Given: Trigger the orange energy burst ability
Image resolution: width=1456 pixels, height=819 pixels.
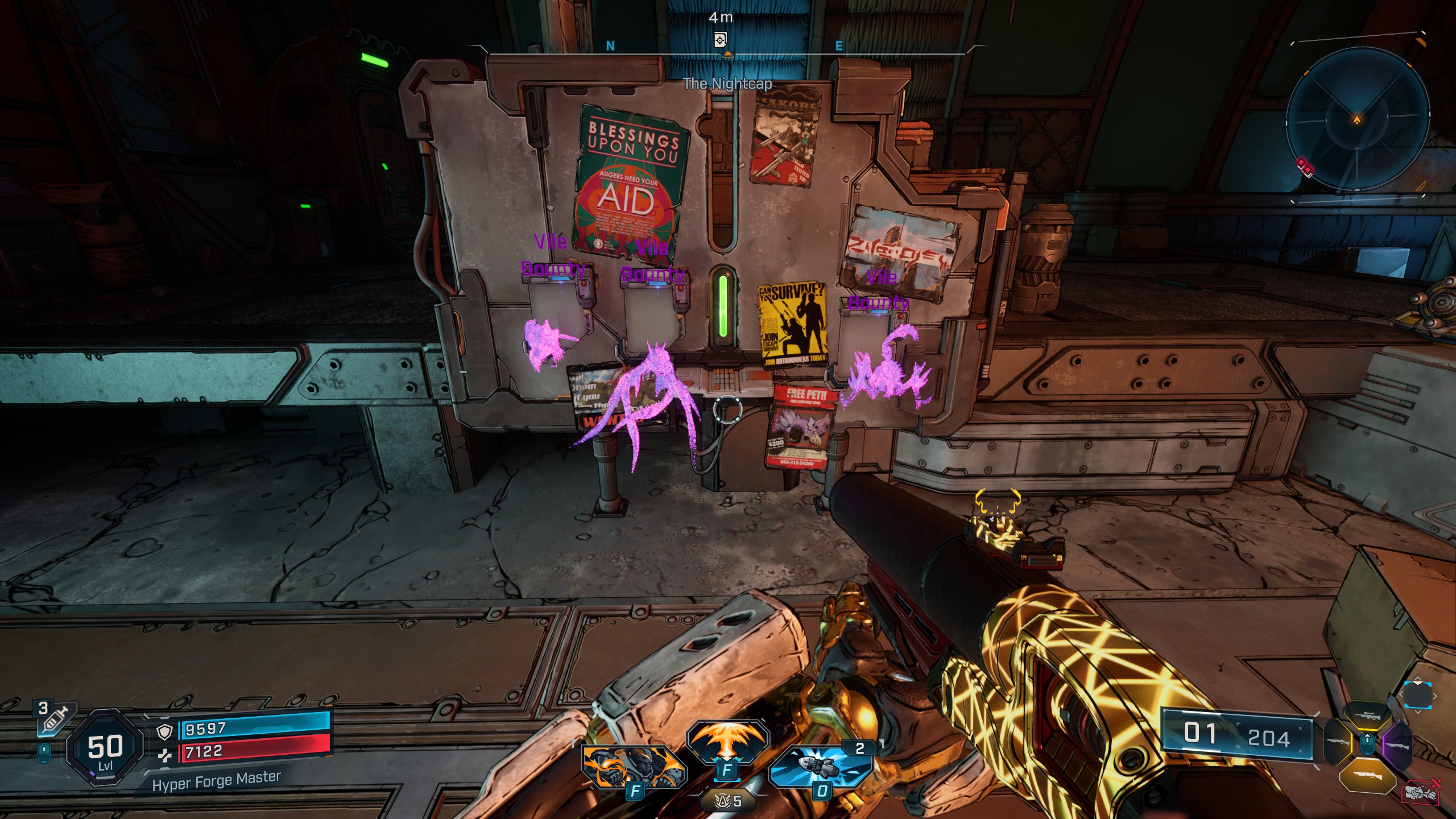Looking at the screenshot, I should click(x=727, y=744).
